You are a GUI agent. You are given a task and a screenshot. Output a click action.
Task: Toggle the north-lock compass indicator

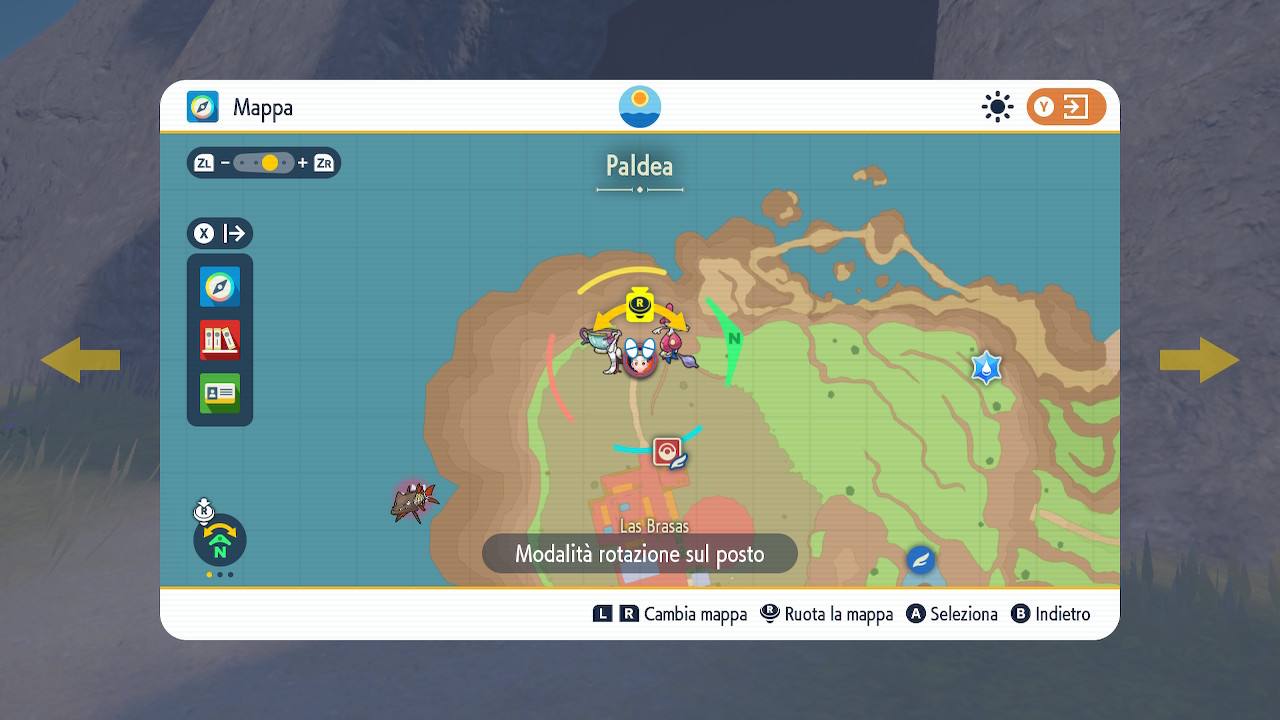point(219,540)
